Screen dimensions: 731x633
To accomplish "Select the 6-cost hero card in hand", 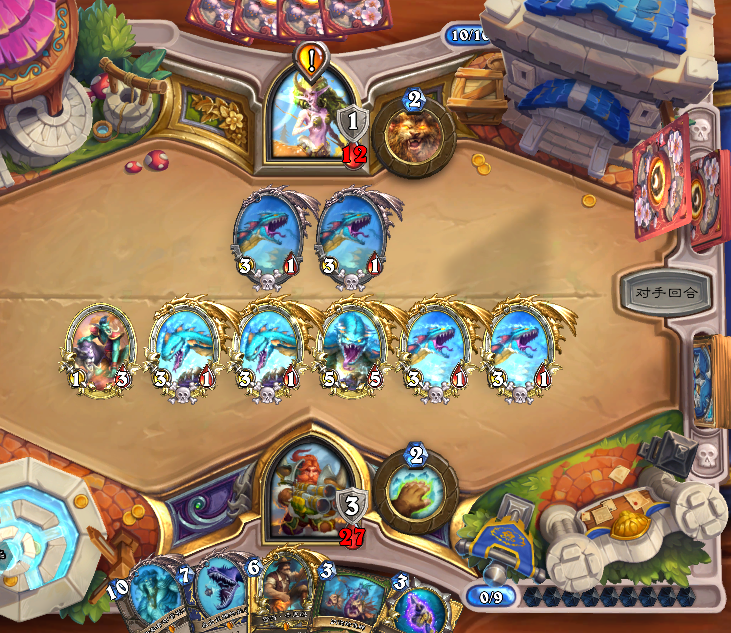I will point(284,598).
